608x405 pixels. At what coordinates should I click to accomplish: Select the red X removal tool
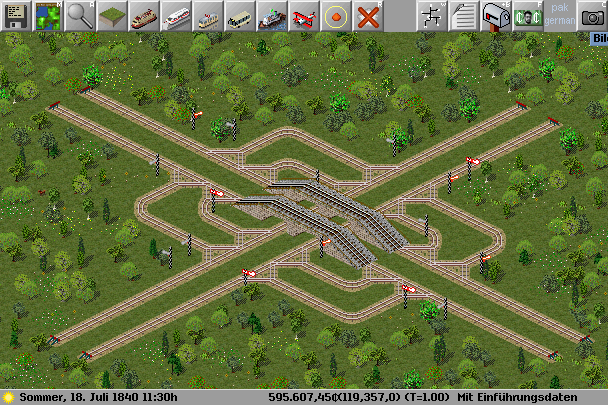(367, 15)
